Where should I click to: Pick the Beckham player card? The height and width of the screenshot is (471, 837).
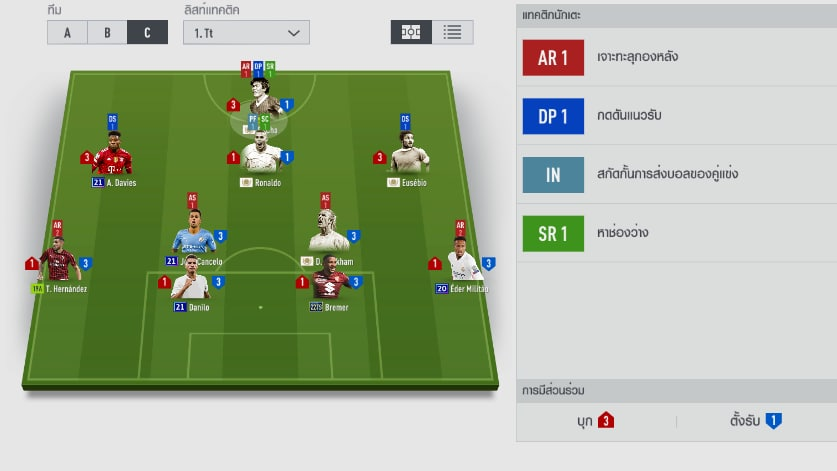[x=328, y=240]
